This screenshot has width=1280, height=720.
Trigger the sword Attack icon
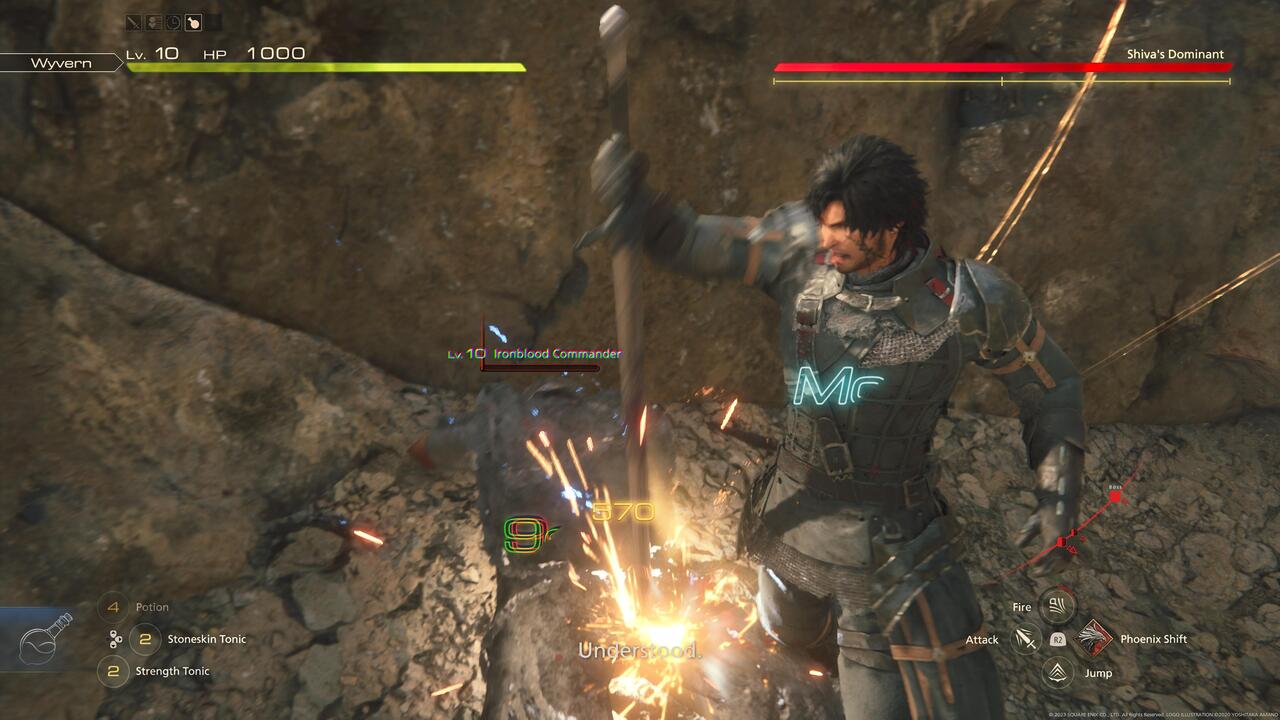click(x=1025, y=639)
